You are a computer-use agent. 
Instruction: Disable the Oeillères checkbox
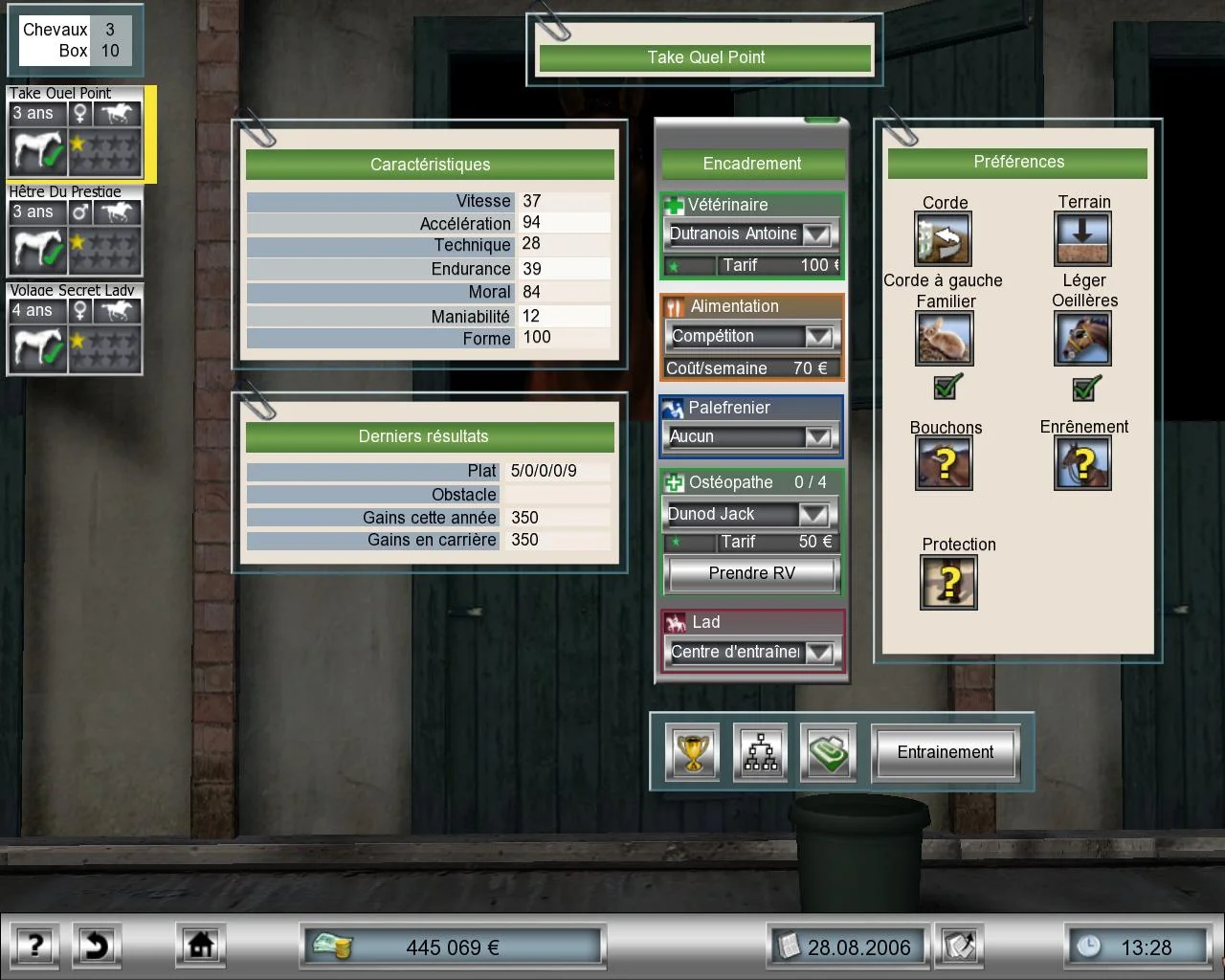[1083, 389]
